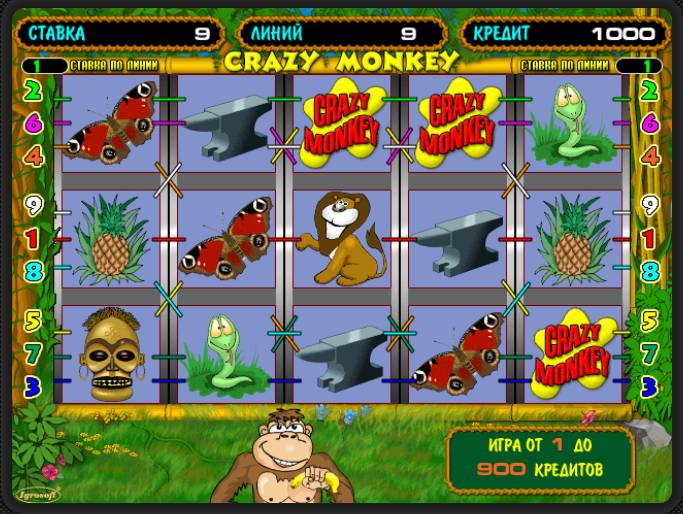Choose payline marker 8 beside the right reel

pyautogui.click(x=649, y=270)
